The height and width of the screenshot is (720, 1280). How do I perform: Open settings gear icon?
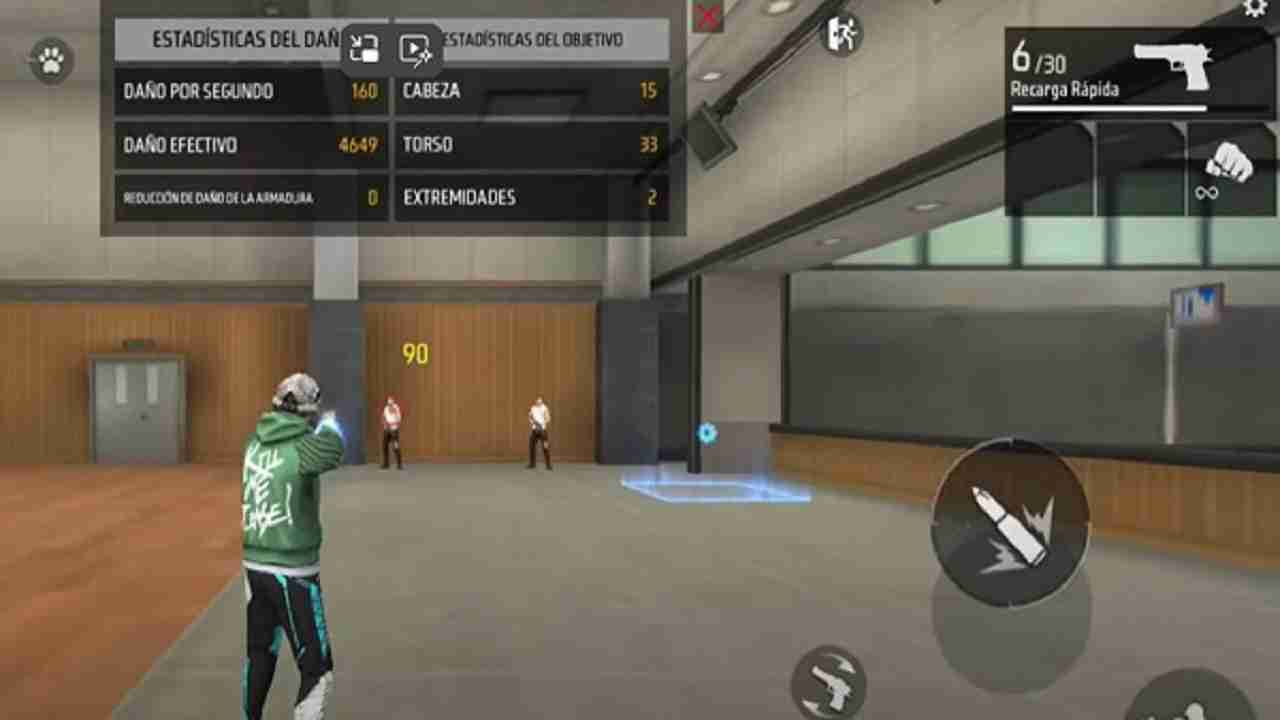(x=1254, y=9)
